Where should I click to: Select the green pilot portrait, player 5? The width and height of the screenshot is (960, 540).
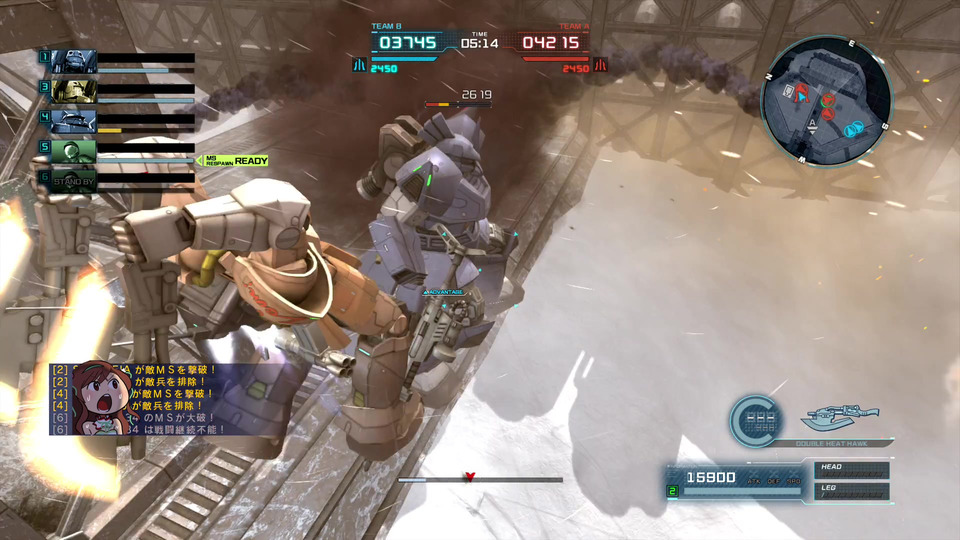tap(72, 151)
